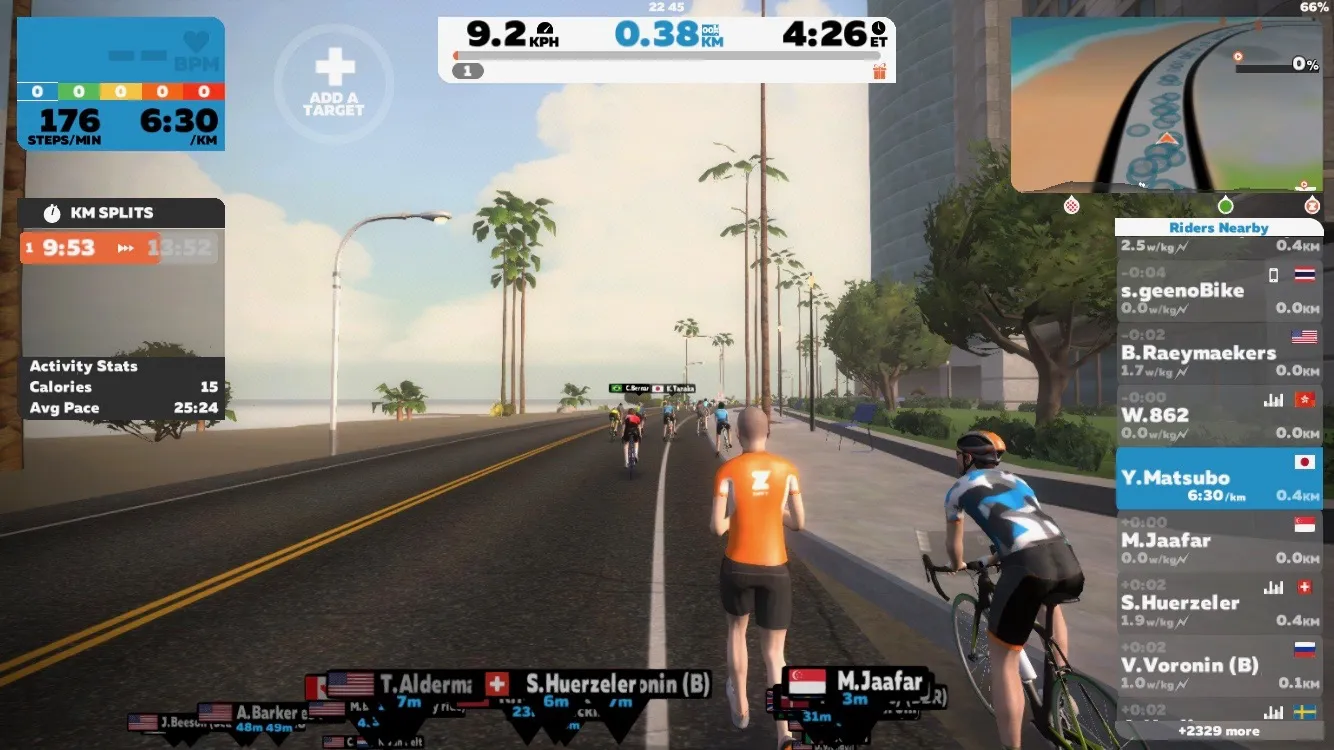Pick M.Jaafar in Riders Nearby
1334x750 pixels.
point(1219,540)
